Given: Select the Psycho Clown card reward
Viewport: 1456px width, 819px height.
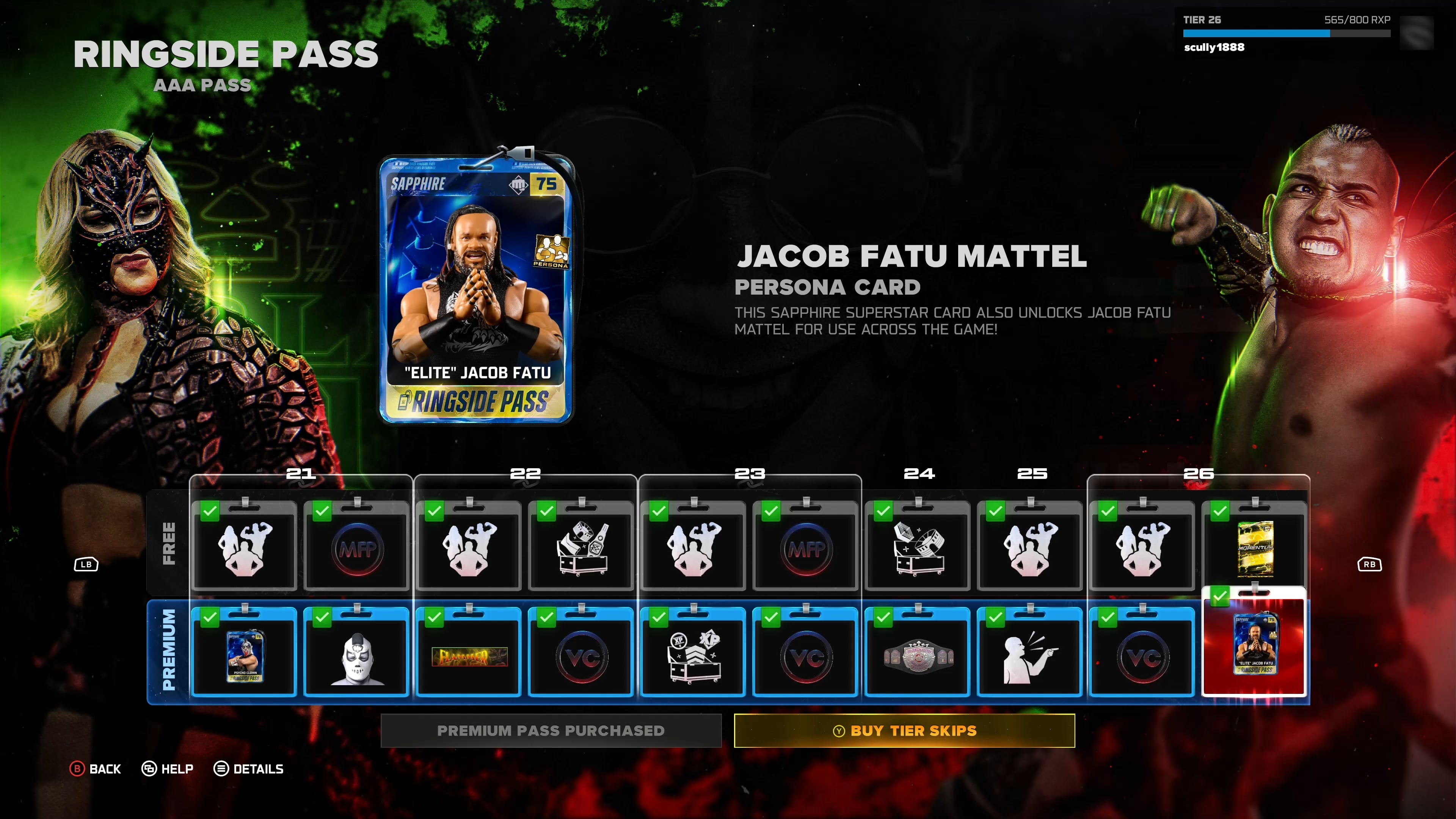Looking at the screenshot, I should click(244, 656).
